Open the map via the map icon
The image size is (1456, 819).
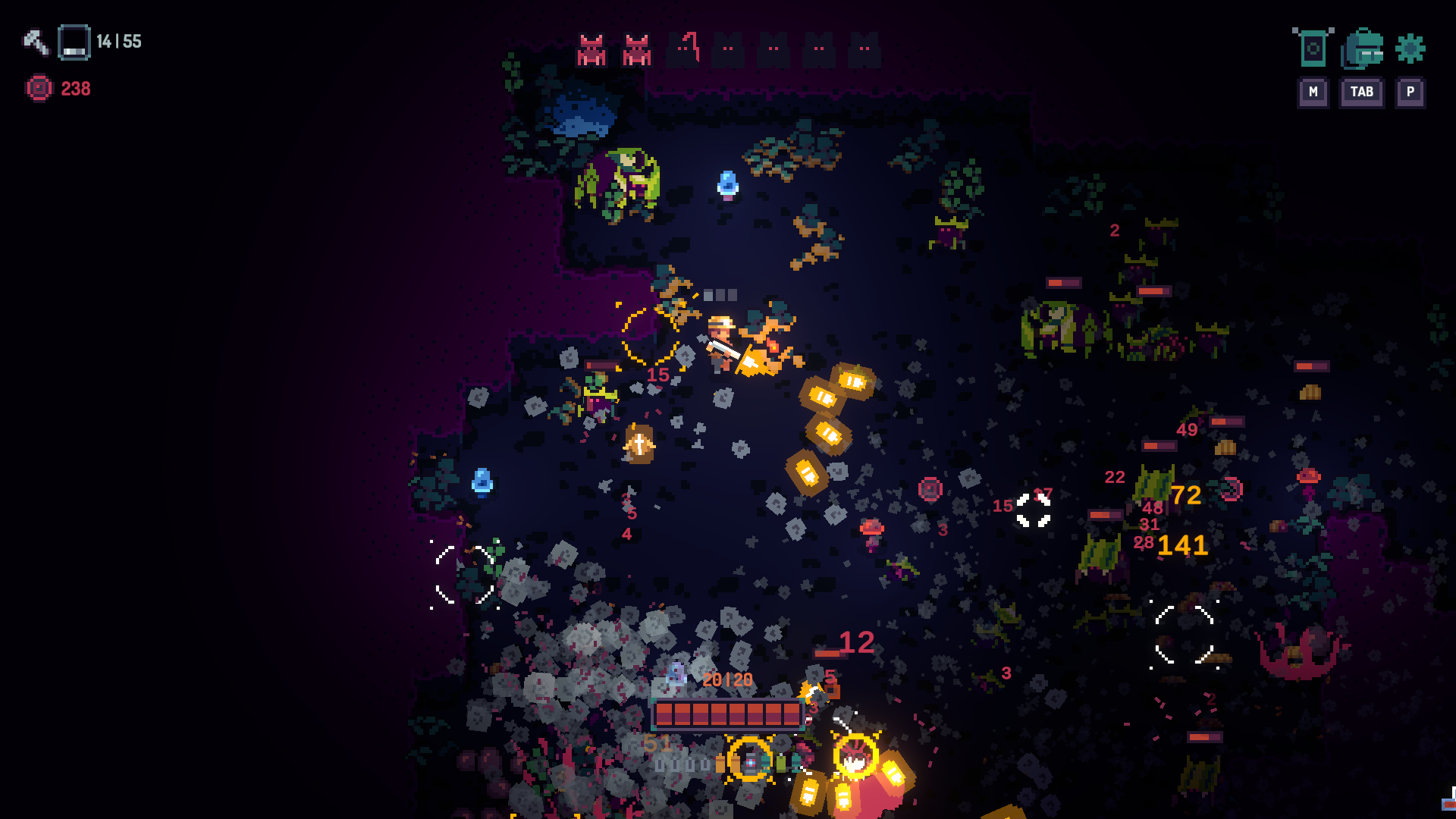click(x=1313, y=49)
